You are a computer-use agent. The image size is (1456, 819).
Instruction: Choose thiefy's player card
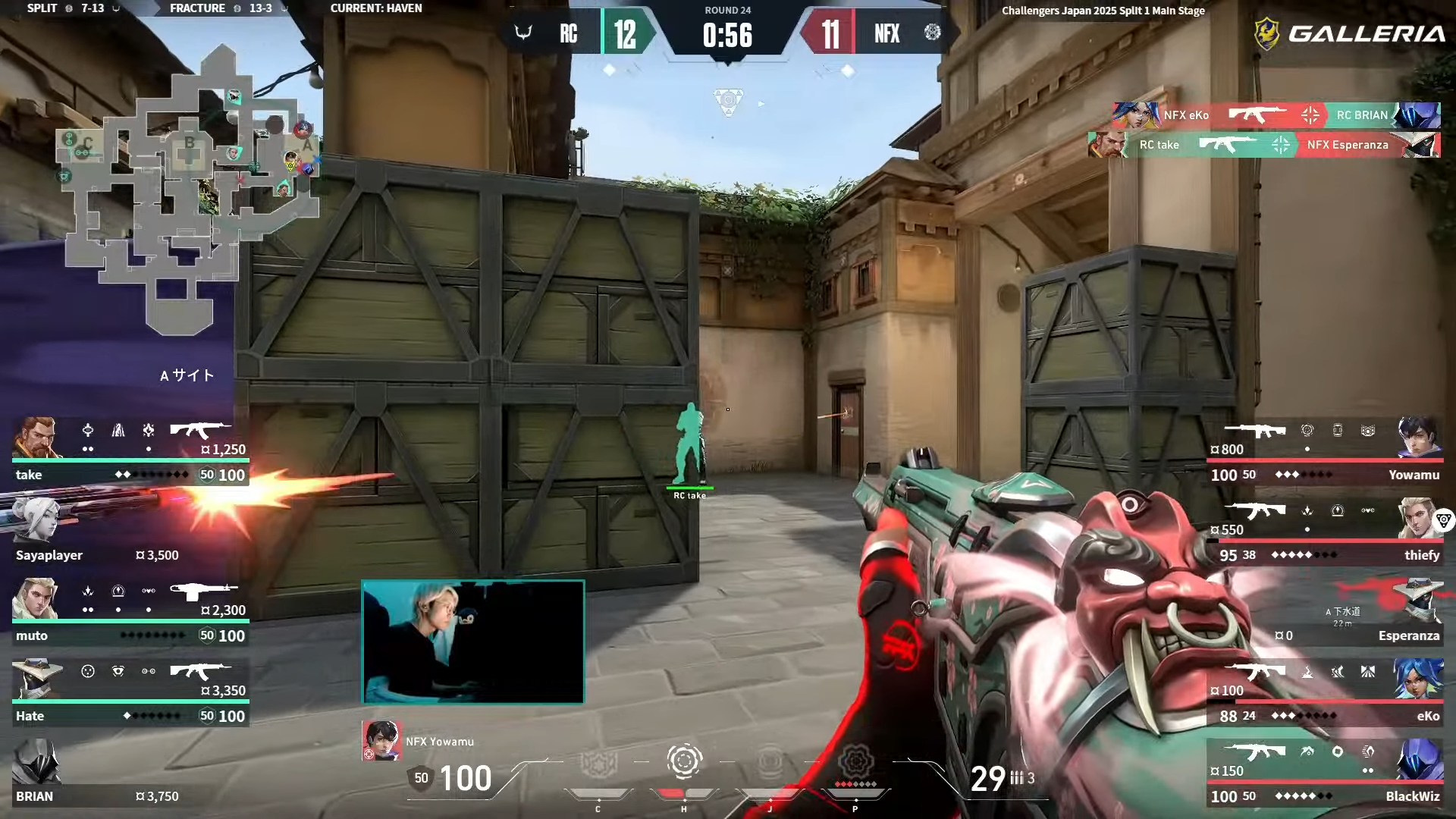click(1326, 532)
